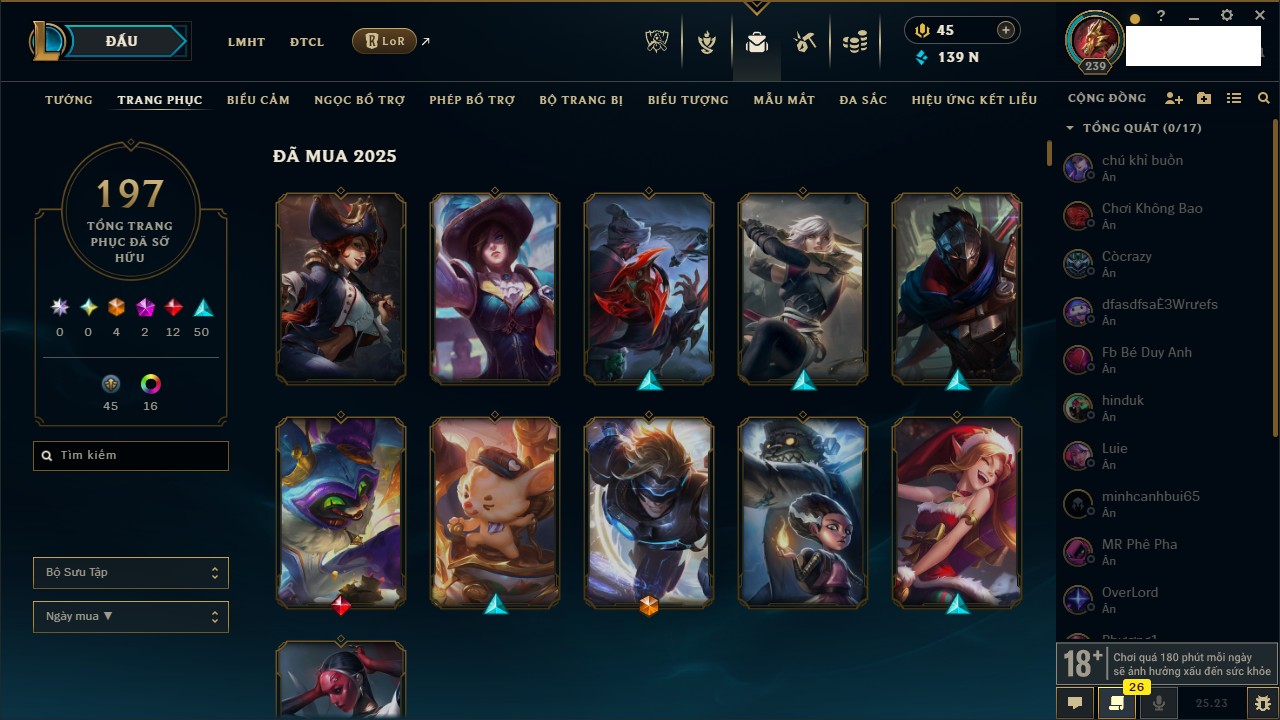
Task: Open the TƯỚNG champions tab
Action: [x=69, y=100]
